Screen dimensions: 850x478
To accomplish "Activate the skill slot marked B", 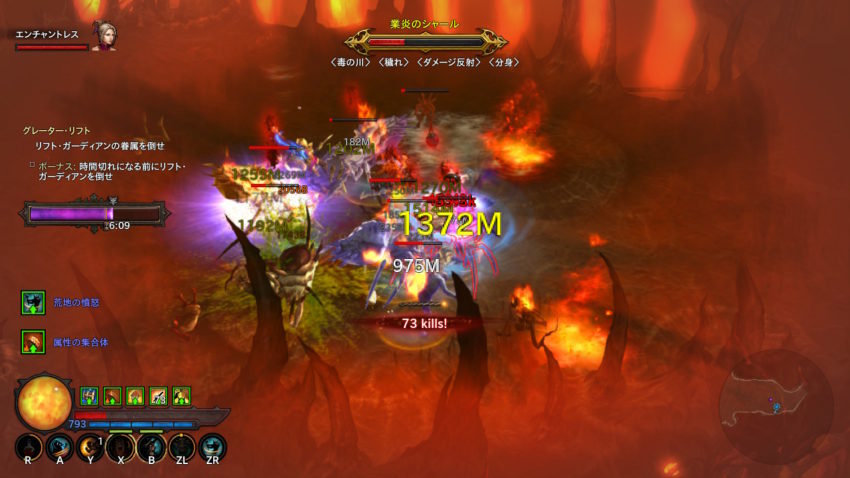I will tap(151, 447).
